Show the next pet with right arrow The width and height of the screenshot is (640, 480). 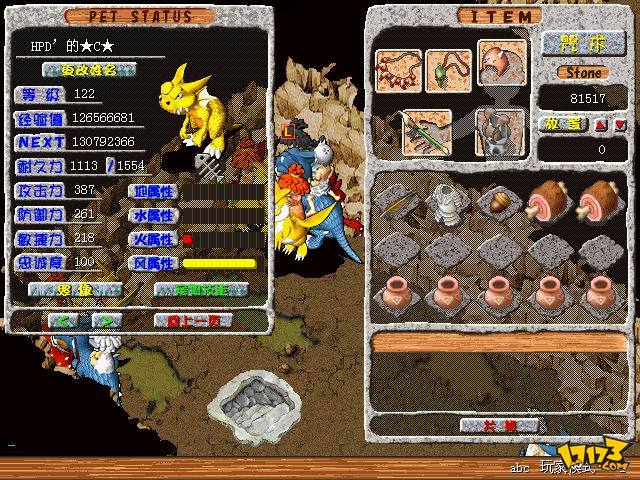(x=106, y=320)
